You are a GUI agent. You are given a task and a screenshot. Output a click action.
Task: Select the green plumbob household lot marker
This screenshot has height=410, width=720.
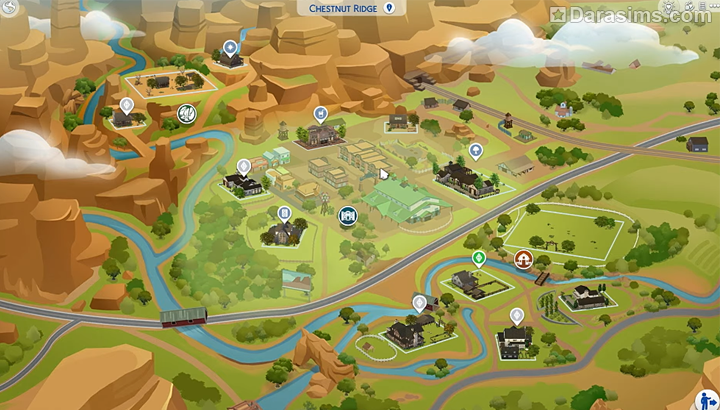479,258
